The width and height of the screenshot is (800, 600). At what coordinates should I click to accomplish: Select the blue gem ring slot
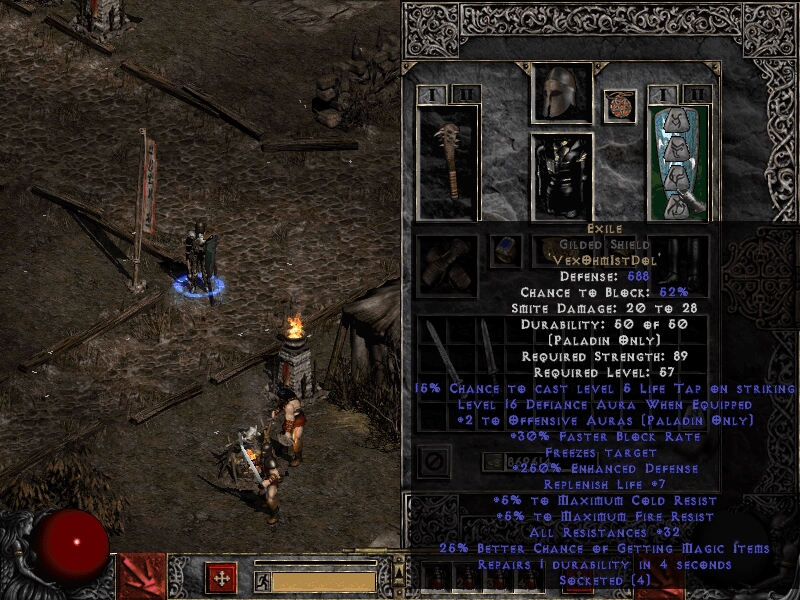pyautogui.click(x=506, y=251)
